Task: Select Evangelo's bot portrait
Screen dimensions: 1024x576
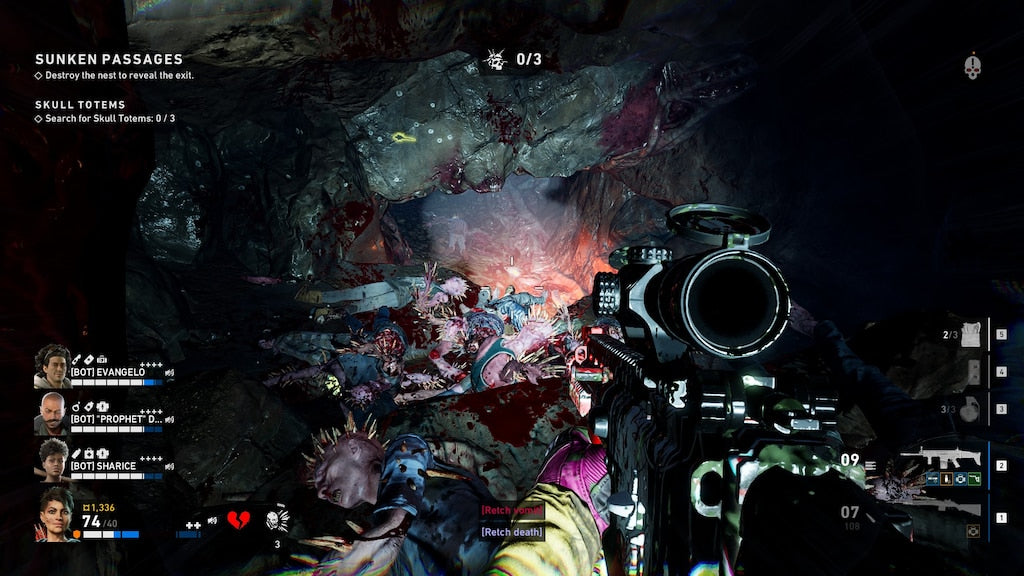Action: (52, 366)
